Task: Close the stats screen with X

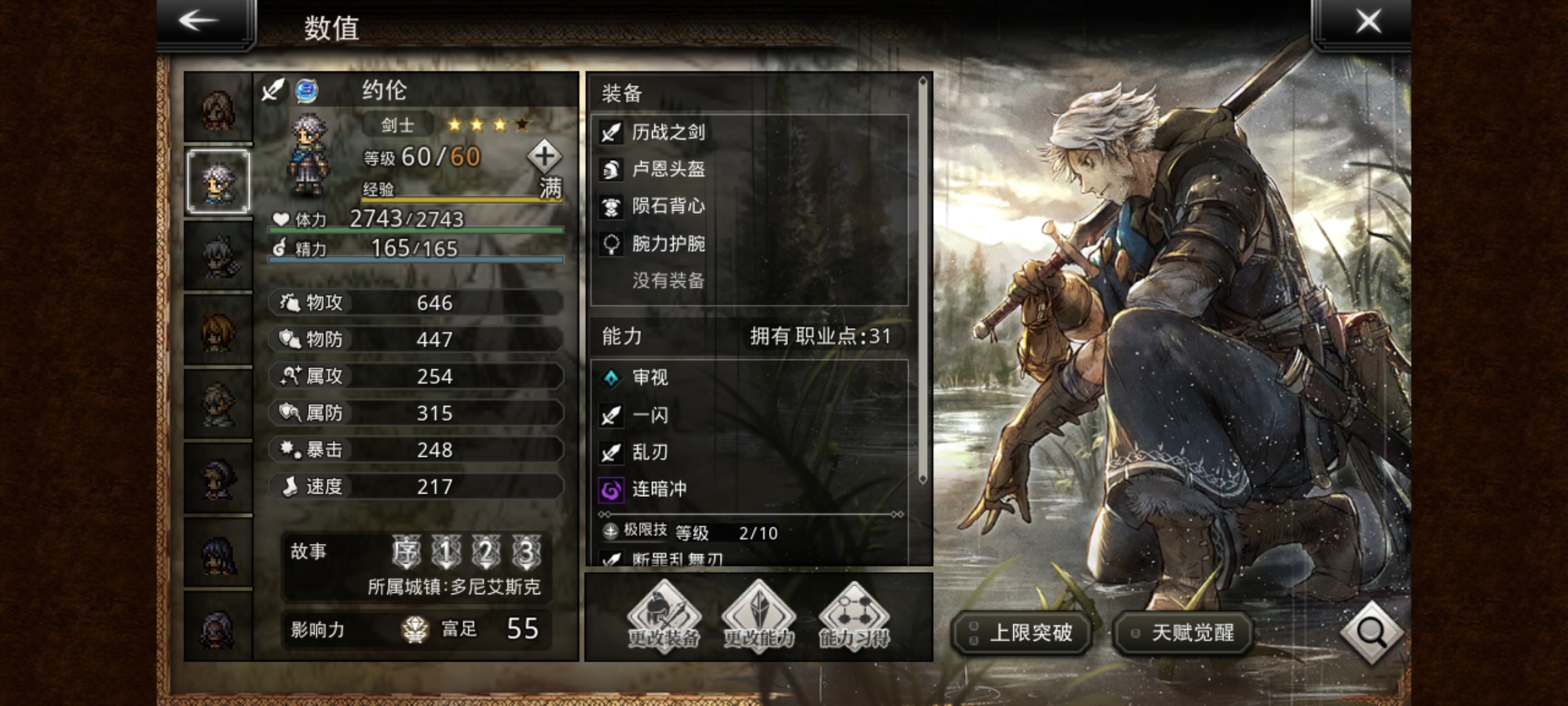Action: point(1368,21)
